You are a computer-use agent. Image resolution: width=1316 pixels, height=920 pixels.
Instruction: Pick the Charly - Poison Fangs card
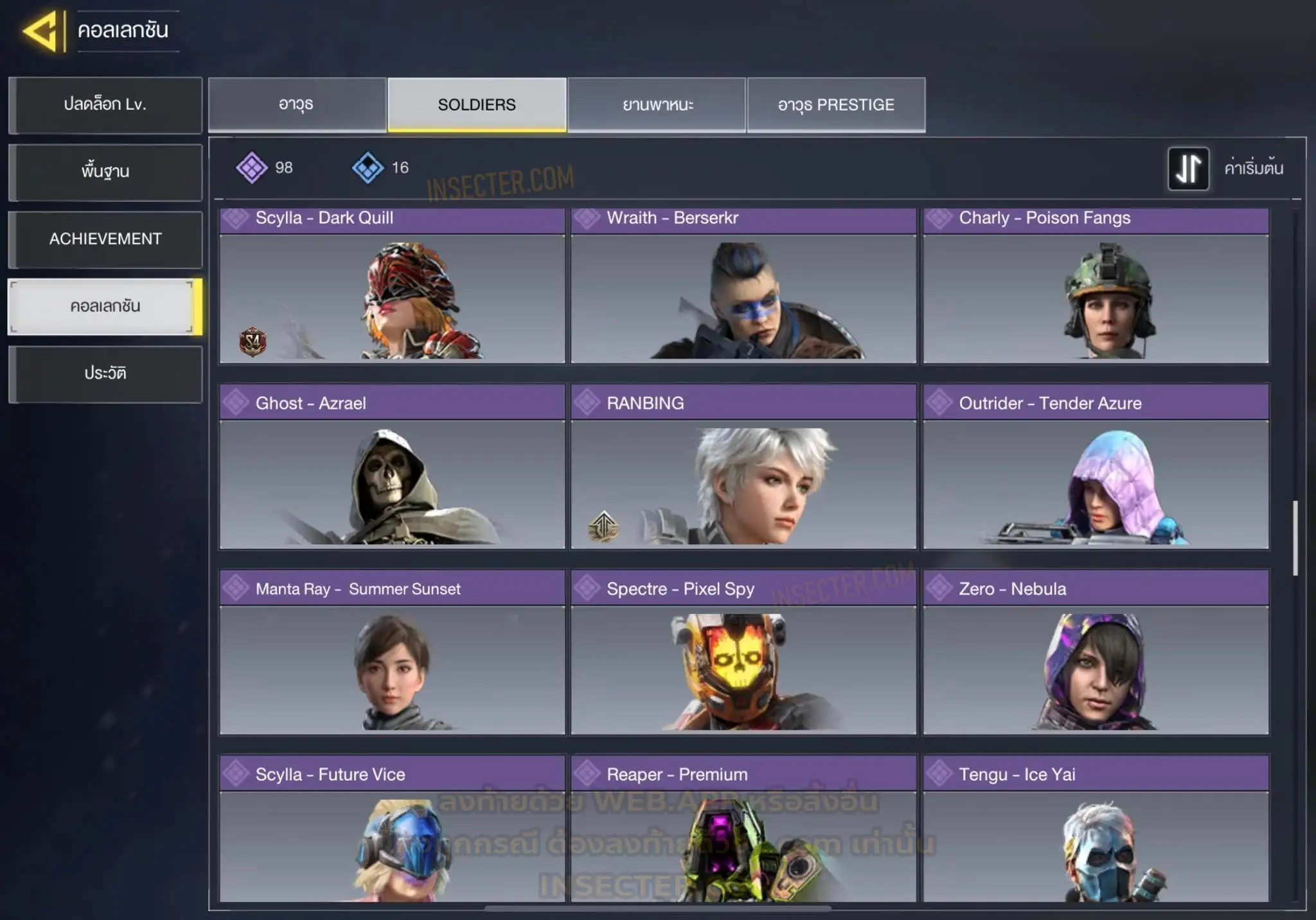tap(1096, 286)
